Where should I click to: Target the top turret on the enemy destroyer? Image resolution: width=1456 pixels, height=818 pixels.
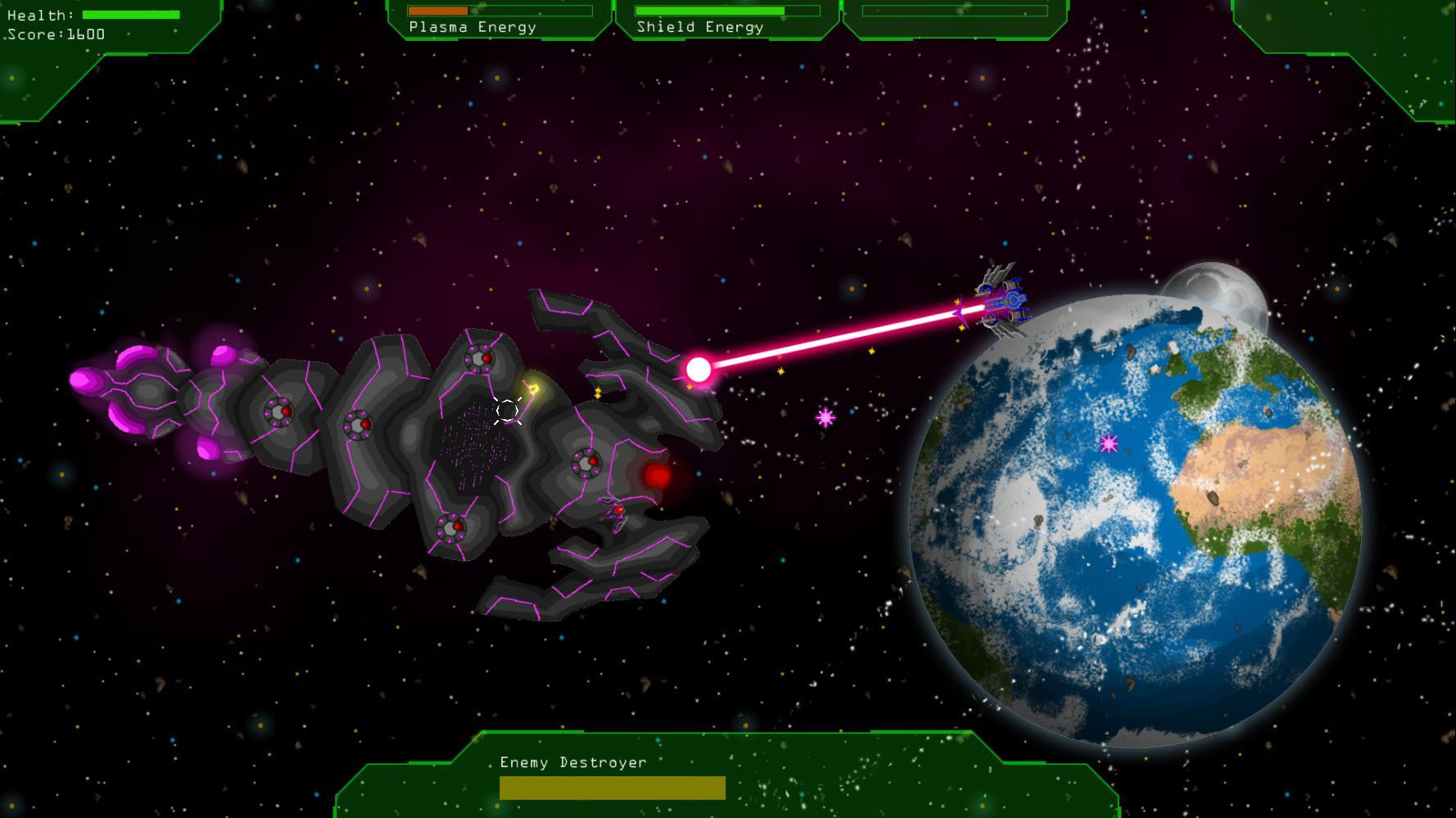479,360
